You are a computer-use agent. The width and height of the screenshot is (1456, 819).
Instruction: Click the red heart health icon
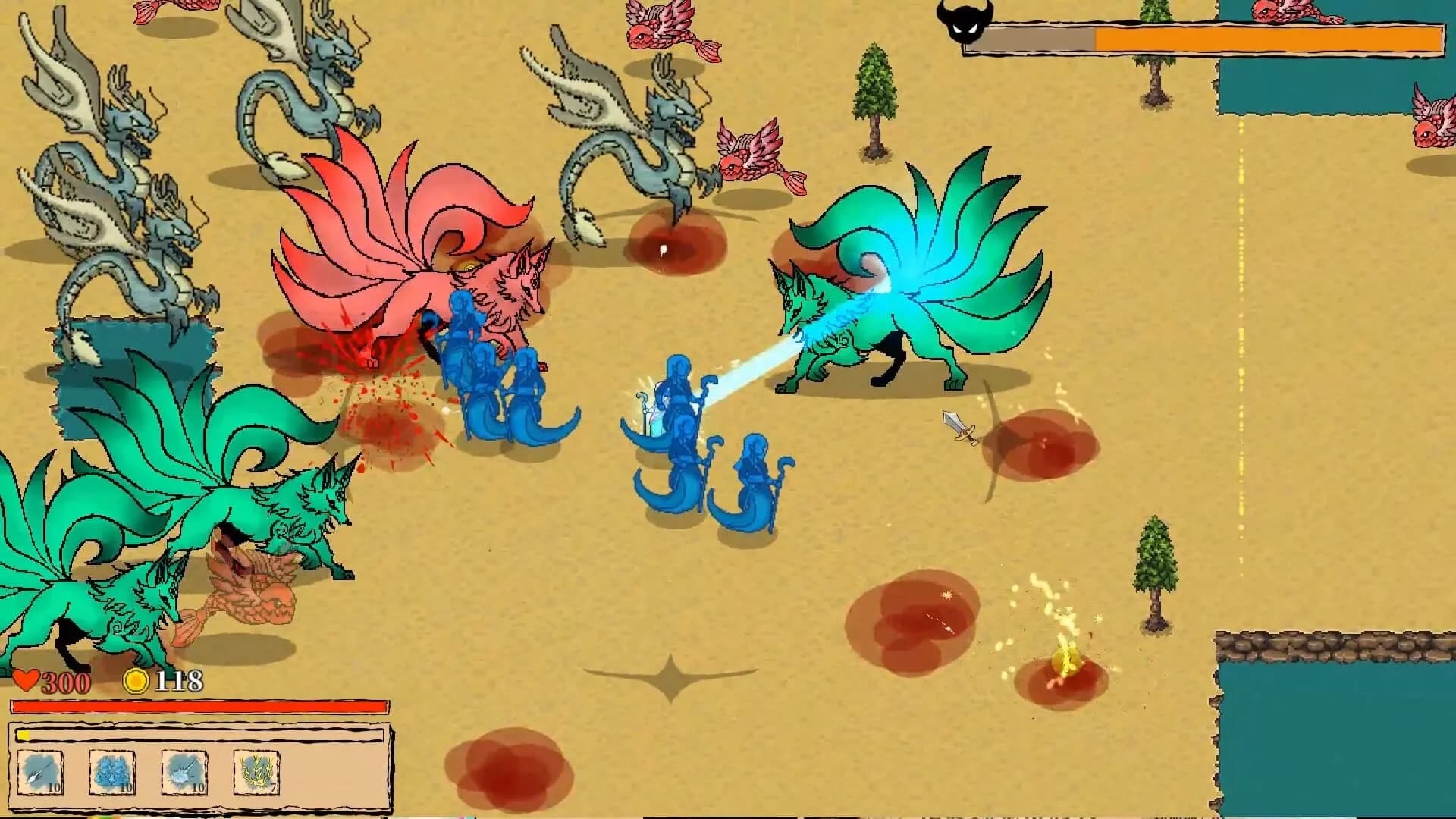click(26, 680)
